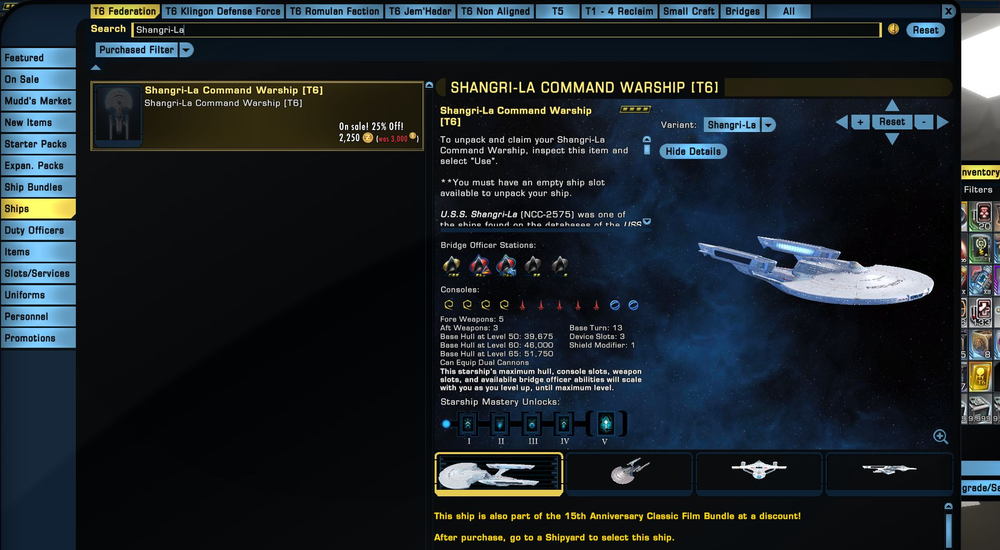The image size is (1000, 550).
Task: Show the Bridges tab
Action: click(741, 11)
